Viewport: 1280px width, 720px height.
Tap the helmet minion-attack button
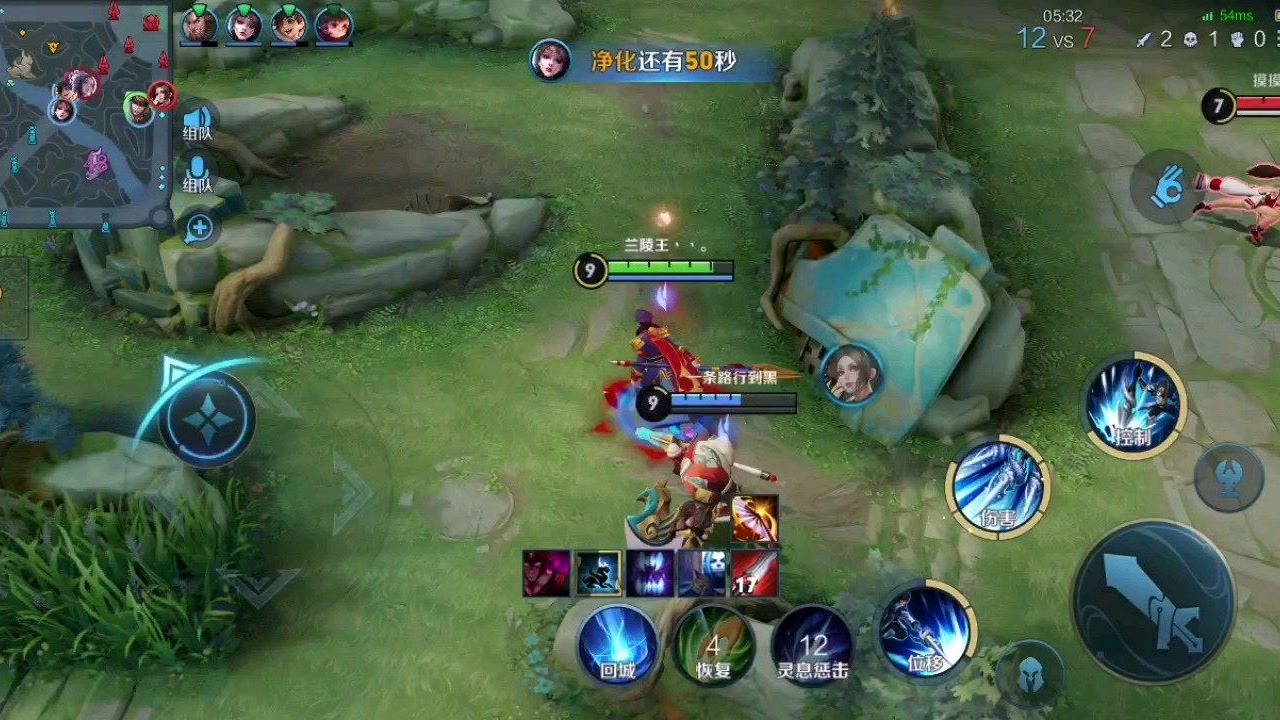(x=1030, y=676)
